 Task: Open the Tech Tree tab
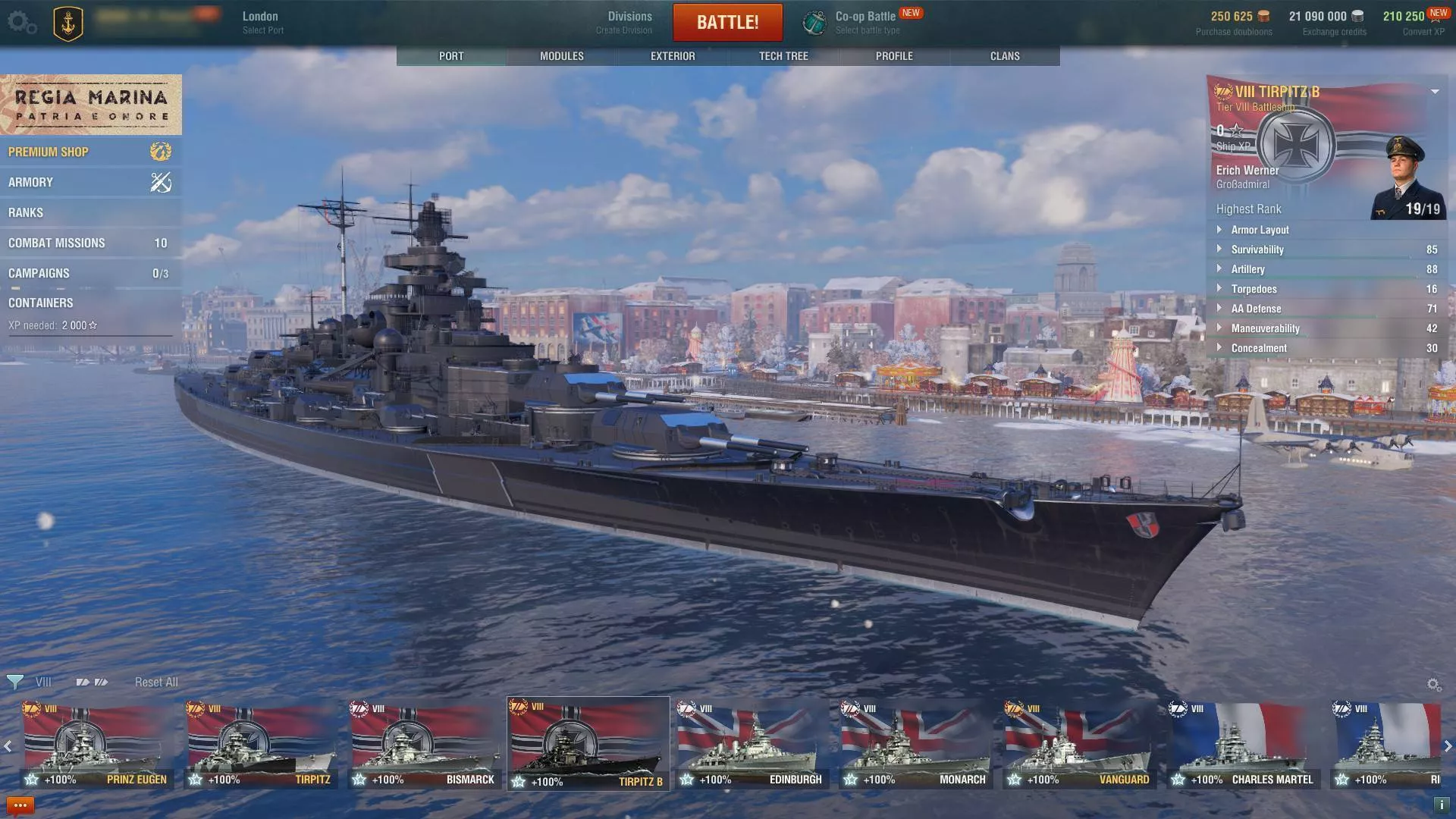coord(783,56)
